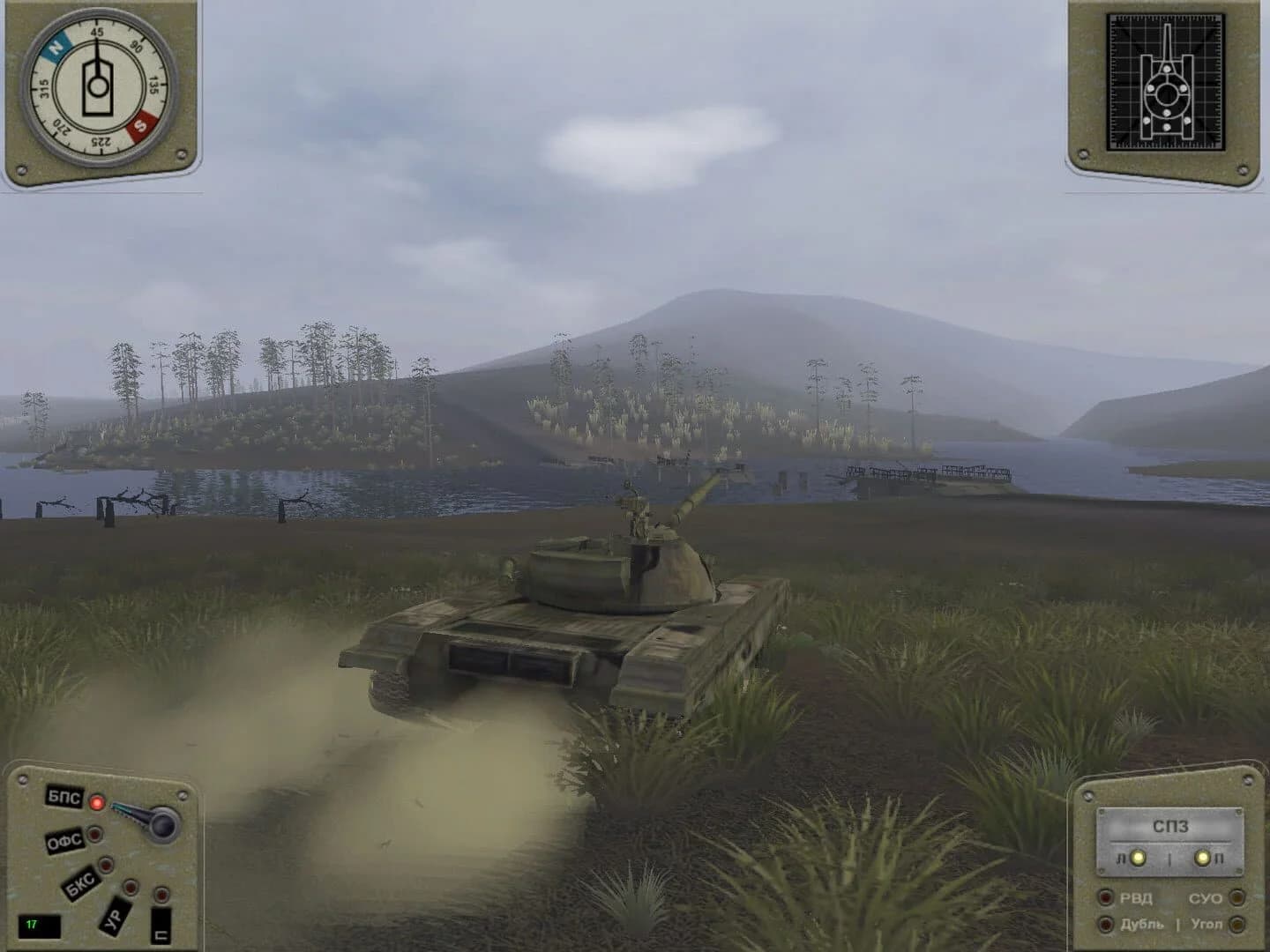Viewport: 1270px width, 952px height.
Task: Click the СПЗ panel nameplate
Action: coord(1171,826)
